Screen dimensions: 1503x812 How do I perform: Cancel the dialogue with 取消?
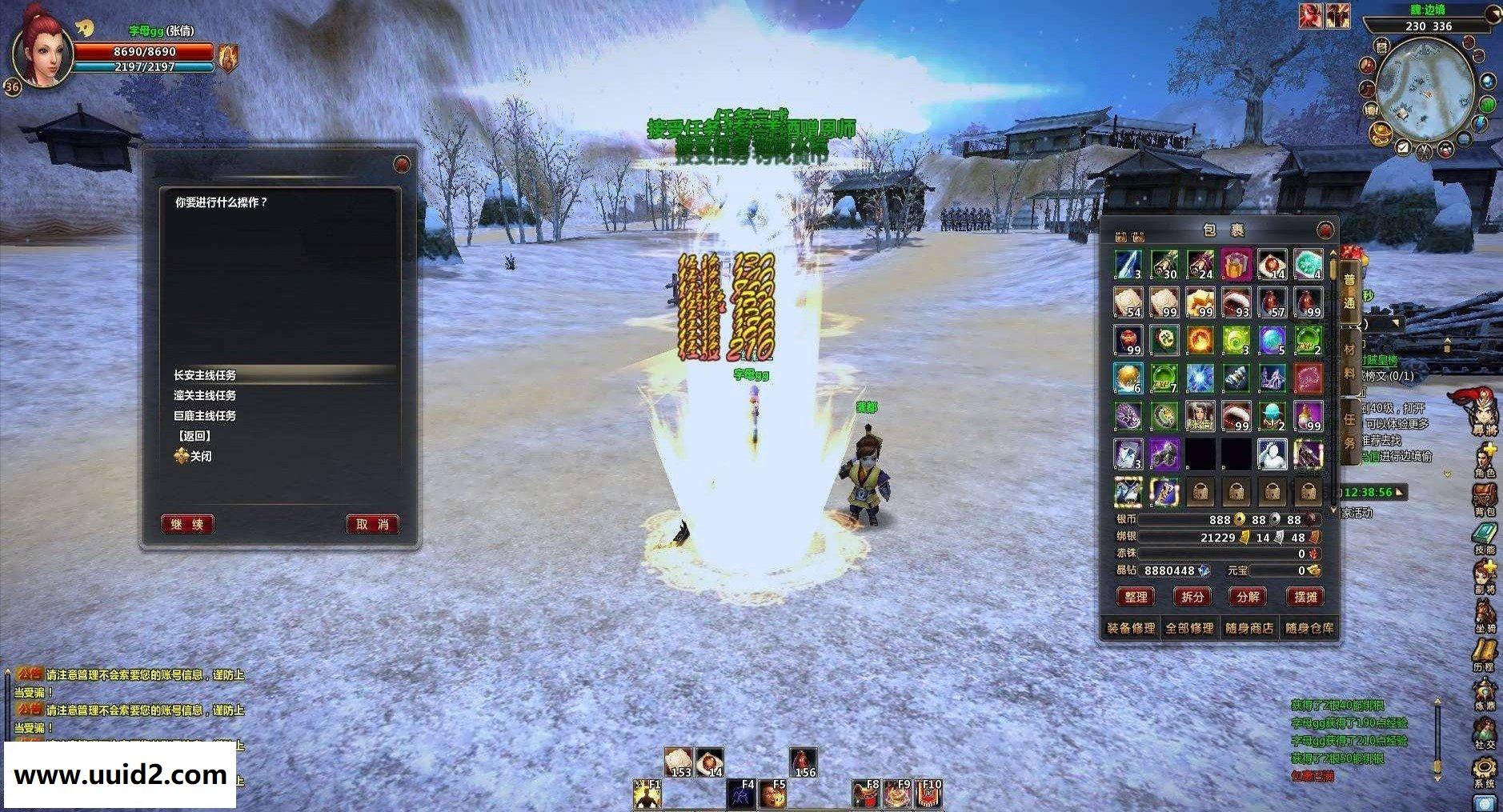tap(372, 524)
